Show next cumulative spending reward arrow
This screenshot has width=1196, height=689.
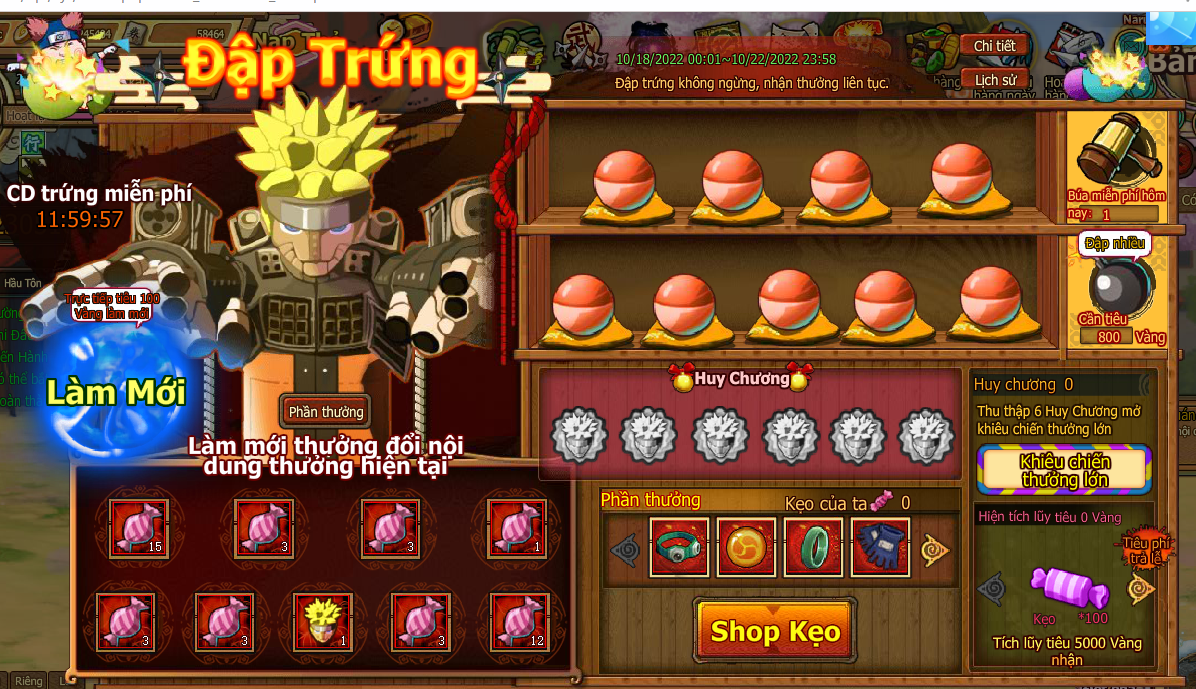(1140, 589)
